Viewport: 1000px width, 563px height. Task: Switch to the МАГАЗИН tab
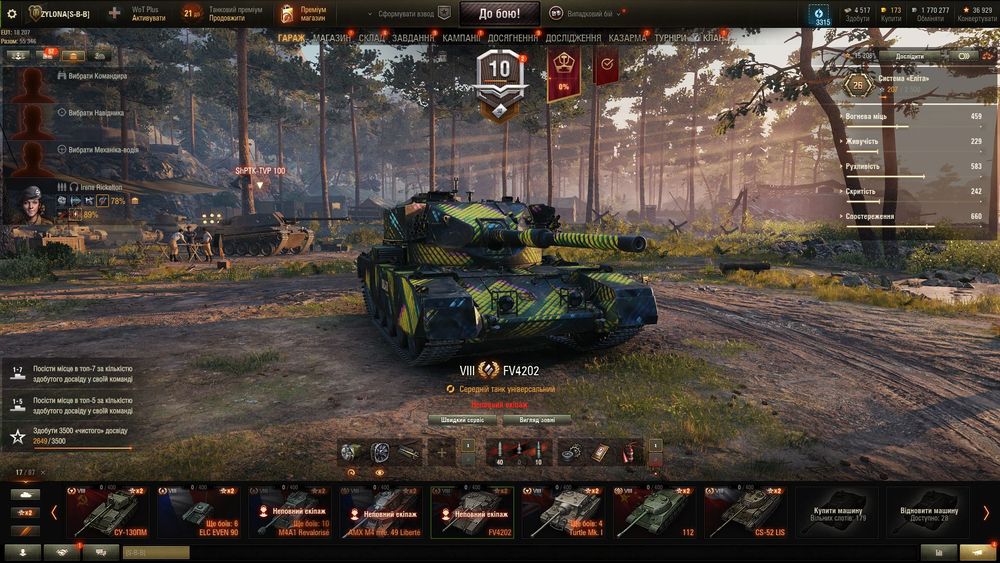tap(331, 38)
